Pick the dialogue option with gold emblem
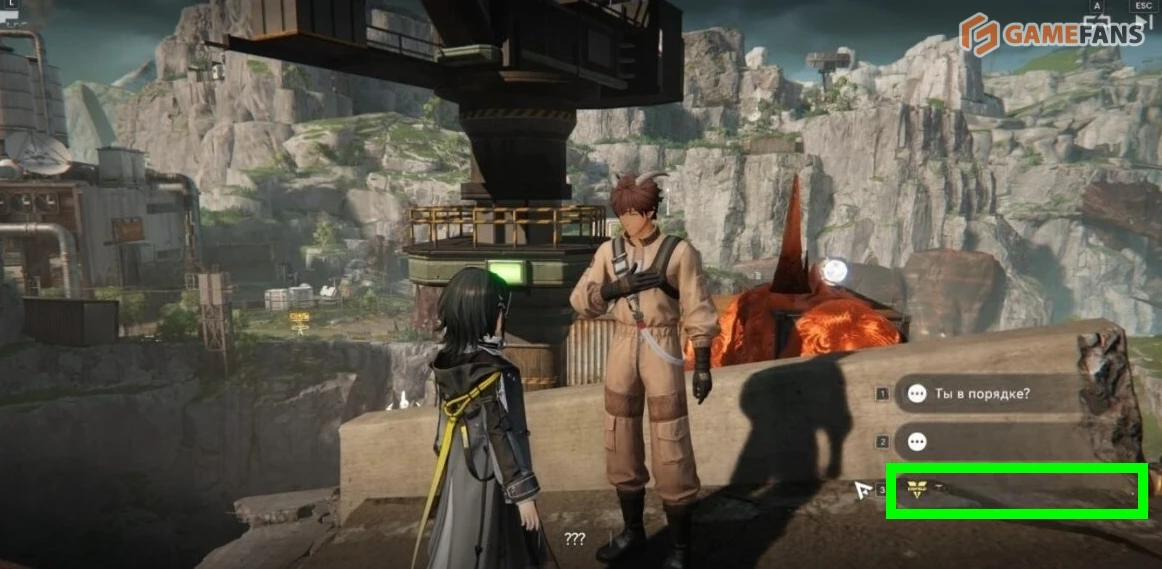 1015,490
